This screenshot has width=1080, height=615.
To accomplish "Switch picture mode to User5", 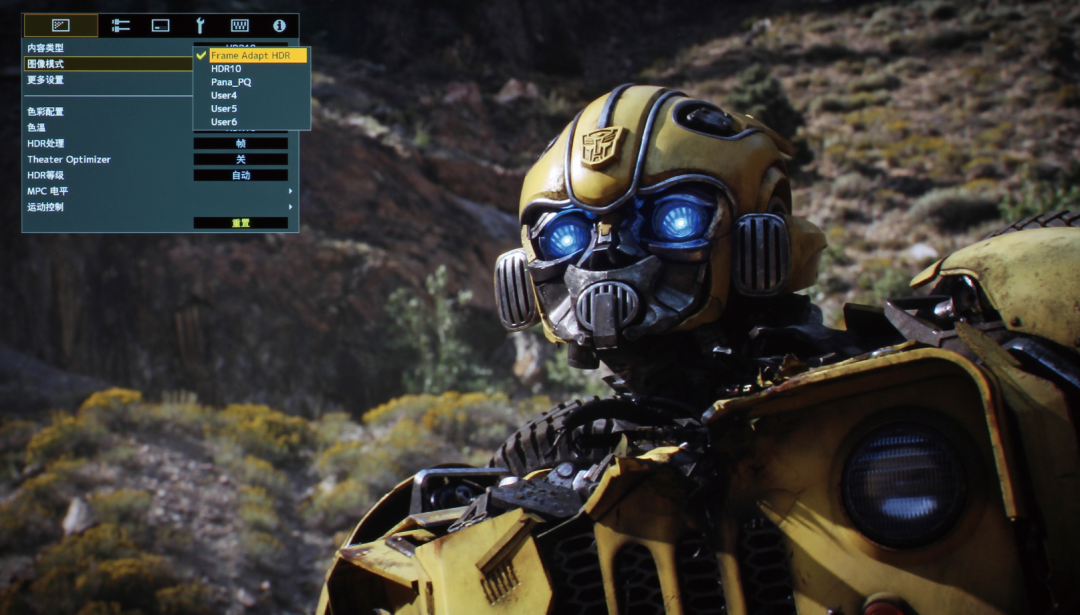I will pyautogui.click(x=224, y=108).
